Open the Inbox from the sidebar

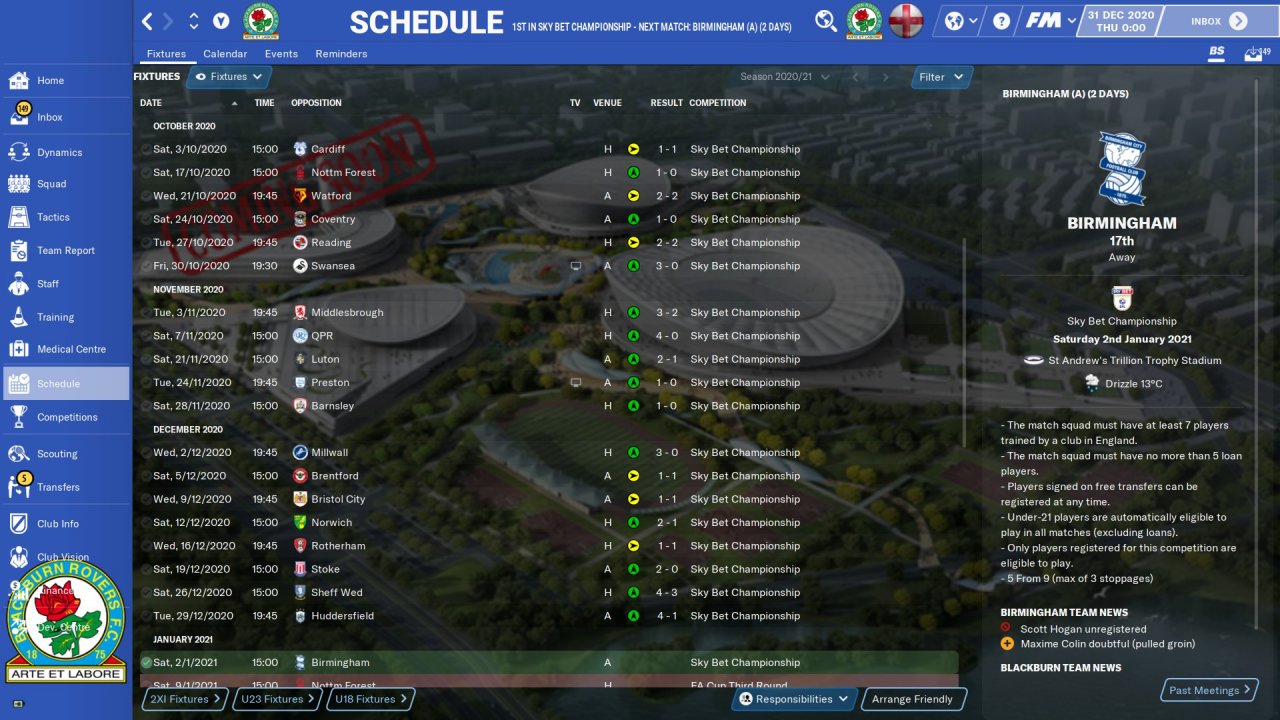50,117
